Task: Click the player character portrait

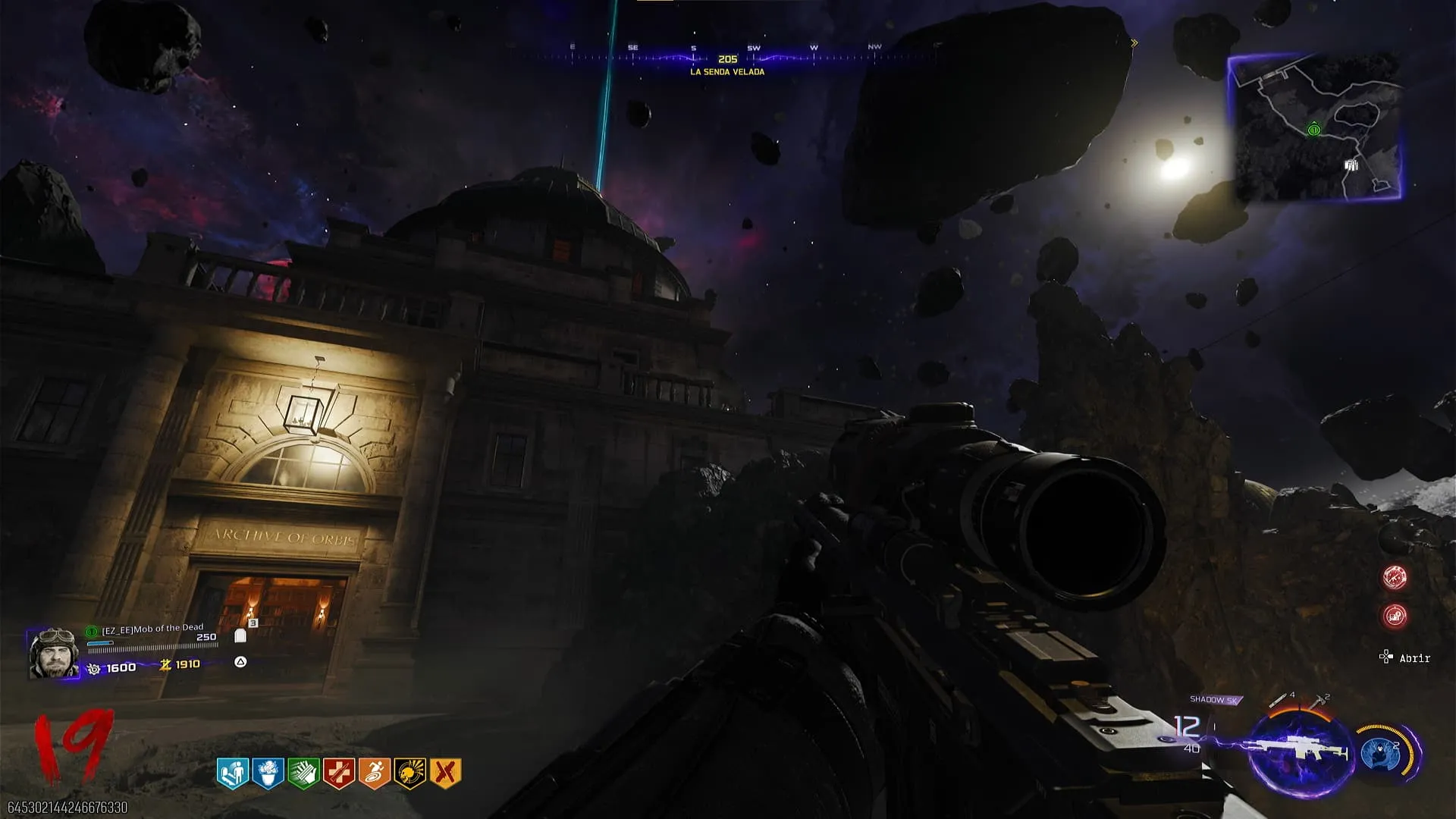Action: coord(53,653)
